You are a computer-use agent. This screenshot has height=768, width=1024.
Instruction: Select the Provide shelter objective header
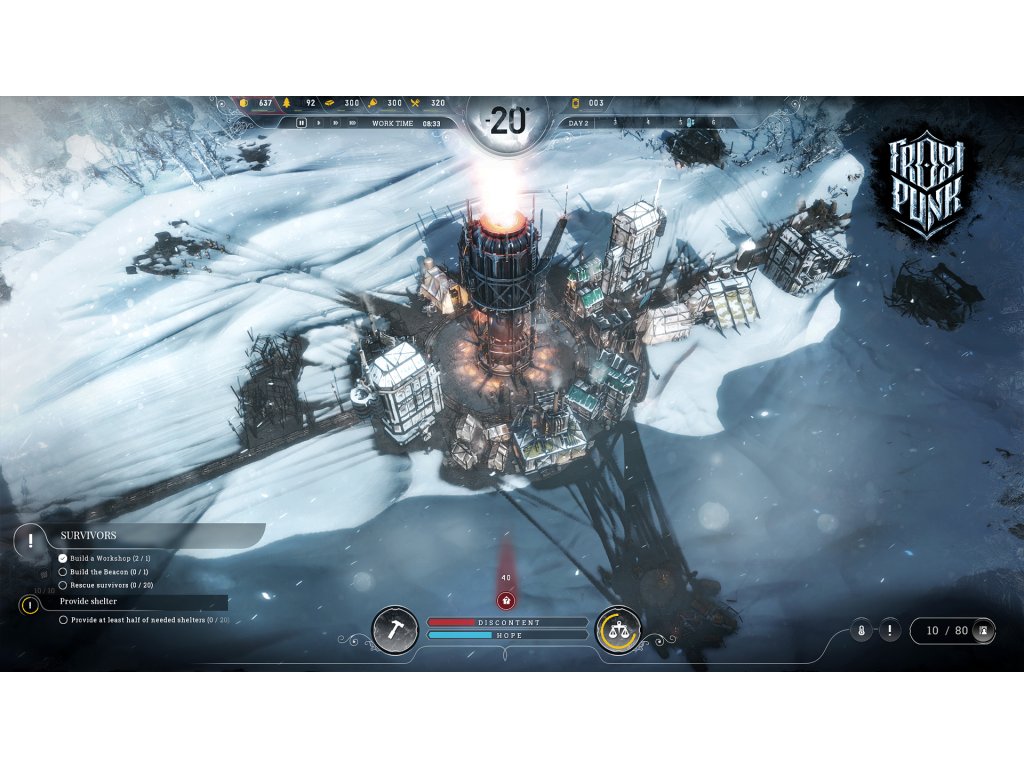tap(88, 602)
